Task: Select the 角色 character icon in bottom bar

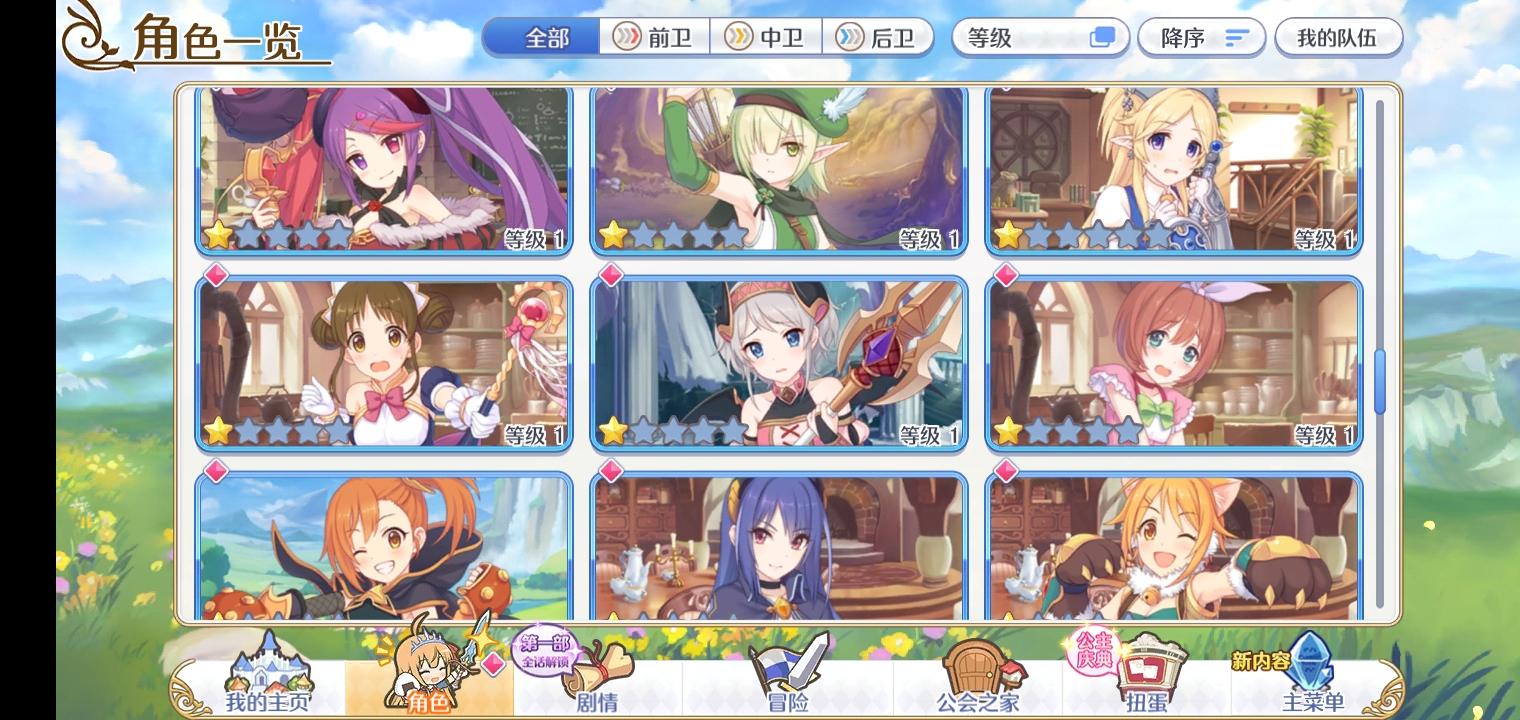Action: (x=428, y=665)
